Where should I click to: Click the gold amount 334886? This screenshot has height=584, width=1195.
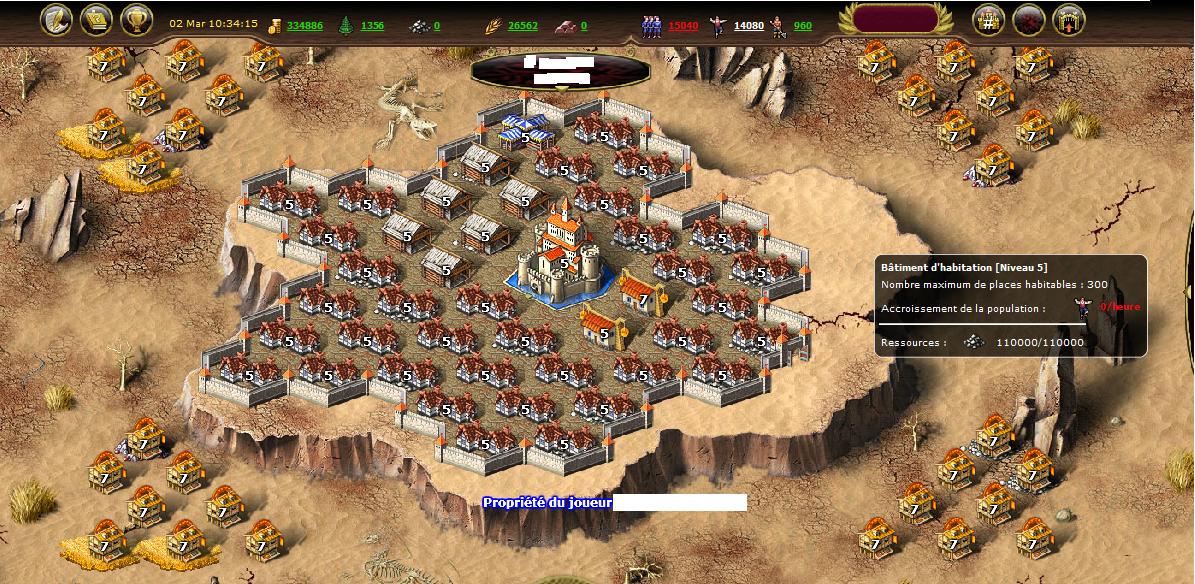[304, 25]
